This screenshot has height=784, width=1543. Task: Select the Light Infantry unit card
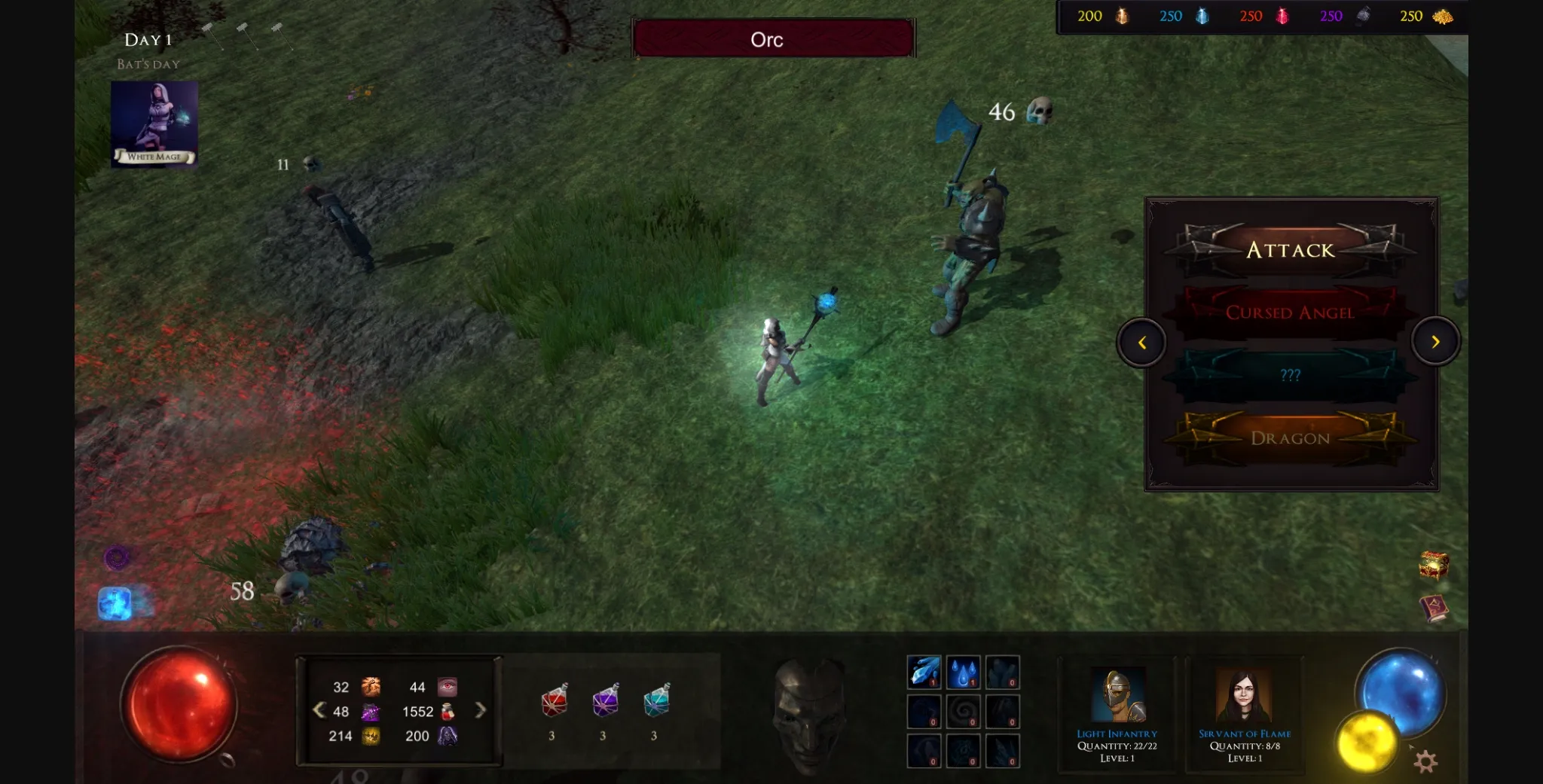click(1117, 712)
